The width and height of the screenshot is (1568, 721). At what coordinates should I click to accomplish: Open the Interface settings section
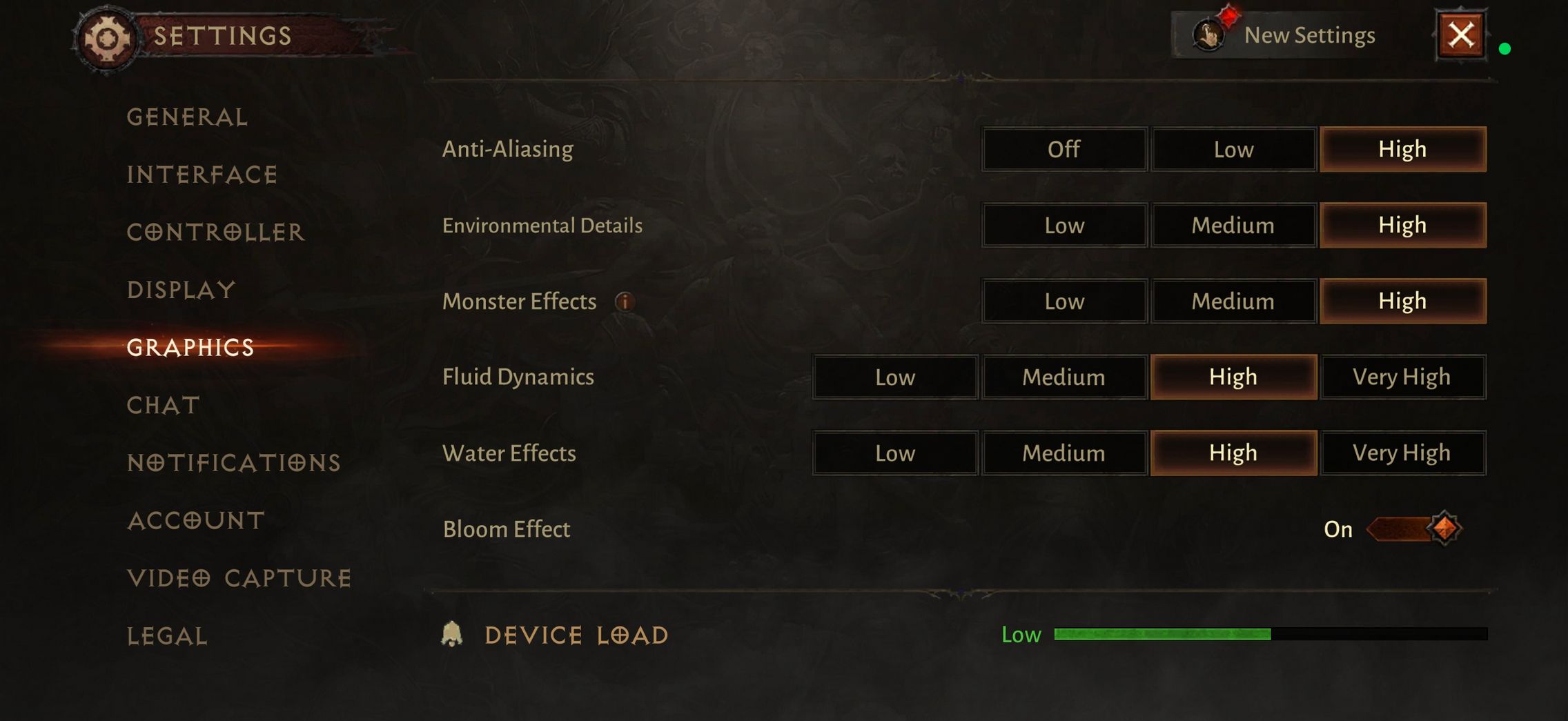point(202,175)
